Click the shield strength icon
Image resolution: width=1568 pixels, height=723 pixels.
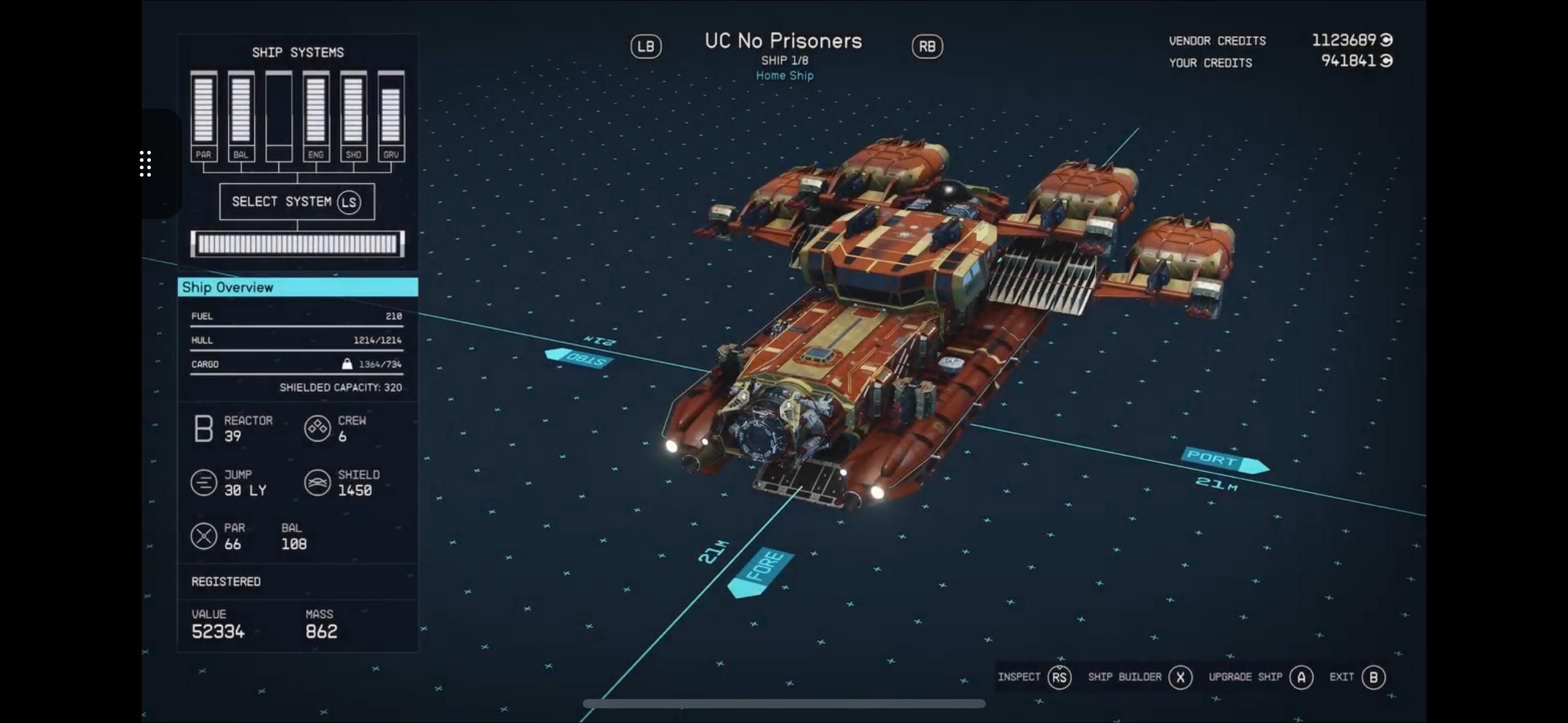tap(318, 483)
